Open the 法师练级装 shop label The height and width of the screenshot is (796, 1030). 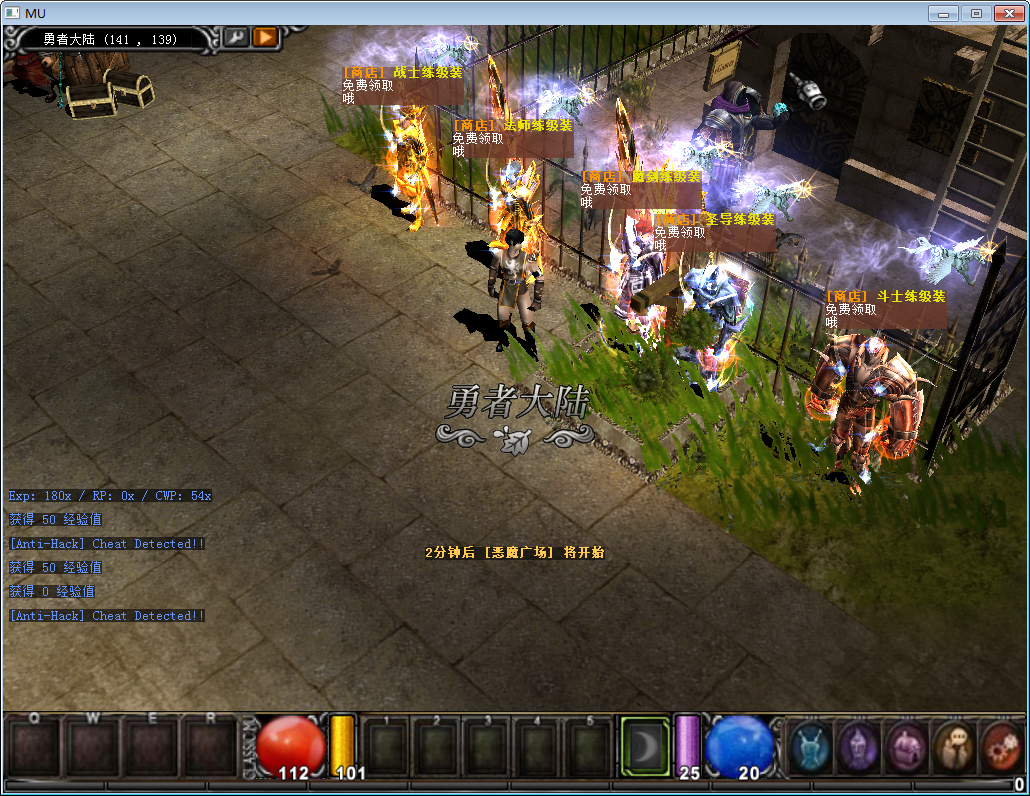pos(512,126)
